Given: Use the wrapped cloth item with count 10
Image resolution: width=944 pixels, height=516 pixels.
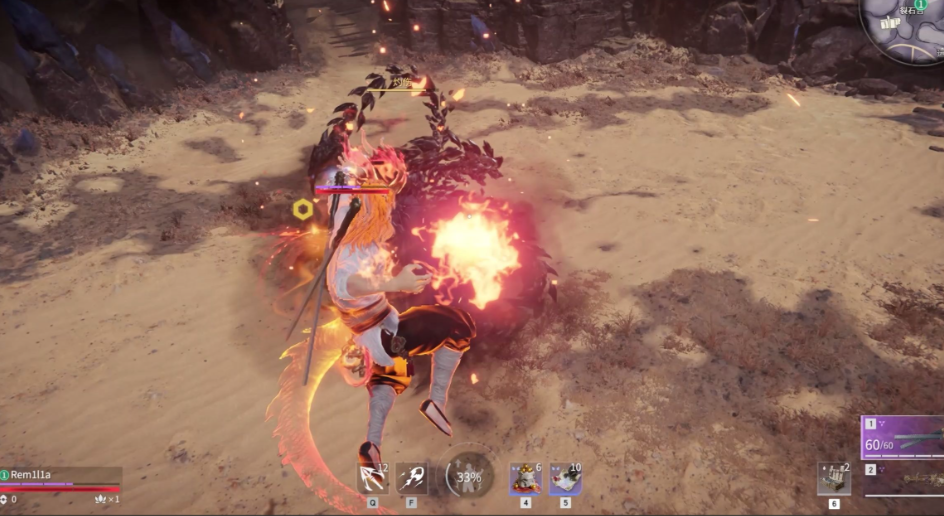Looking at the screenshot, I should 565,478.
